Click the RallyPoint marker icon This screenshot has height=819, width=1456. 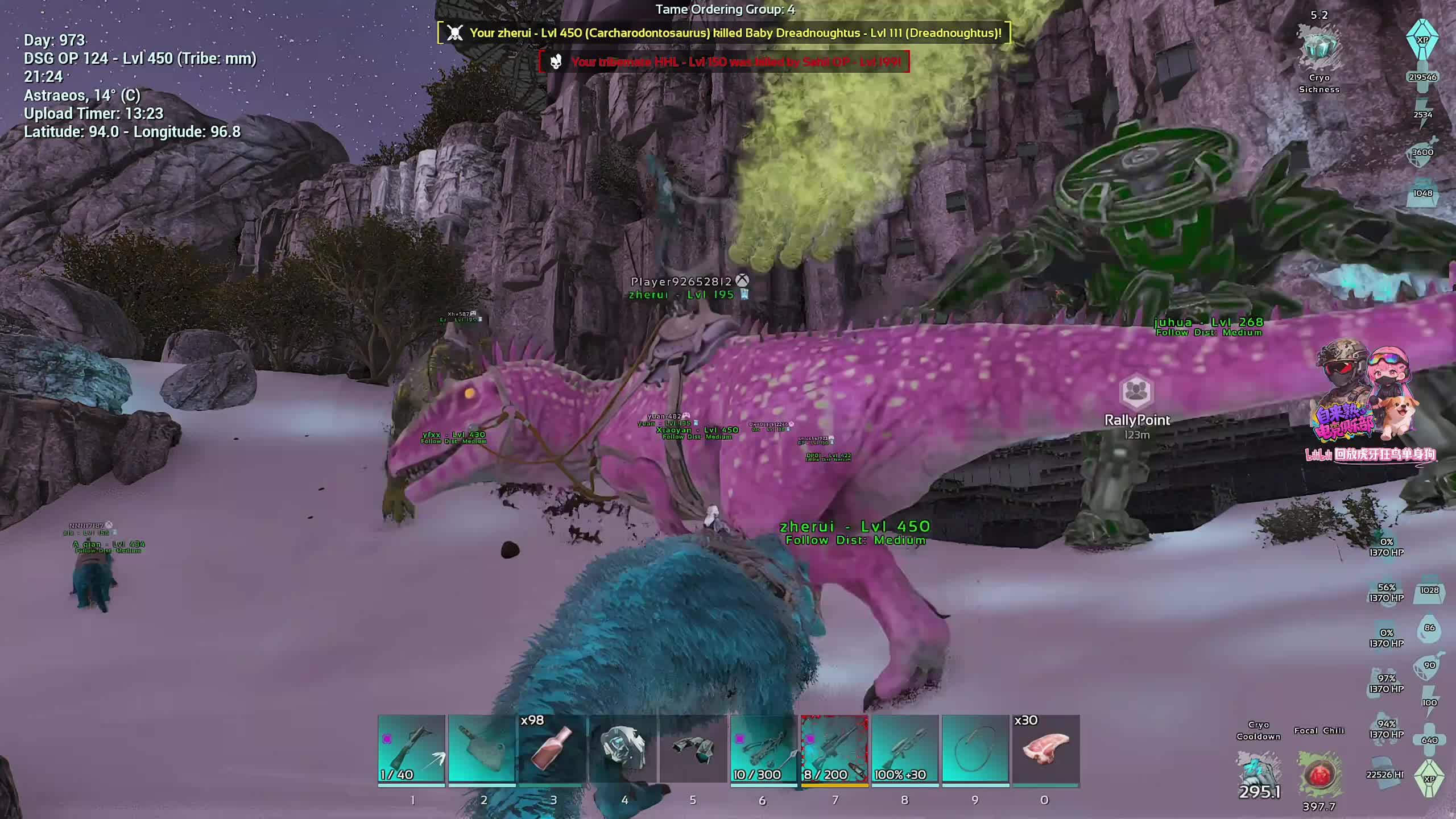pyautogui.click(x=1136, y=392)
